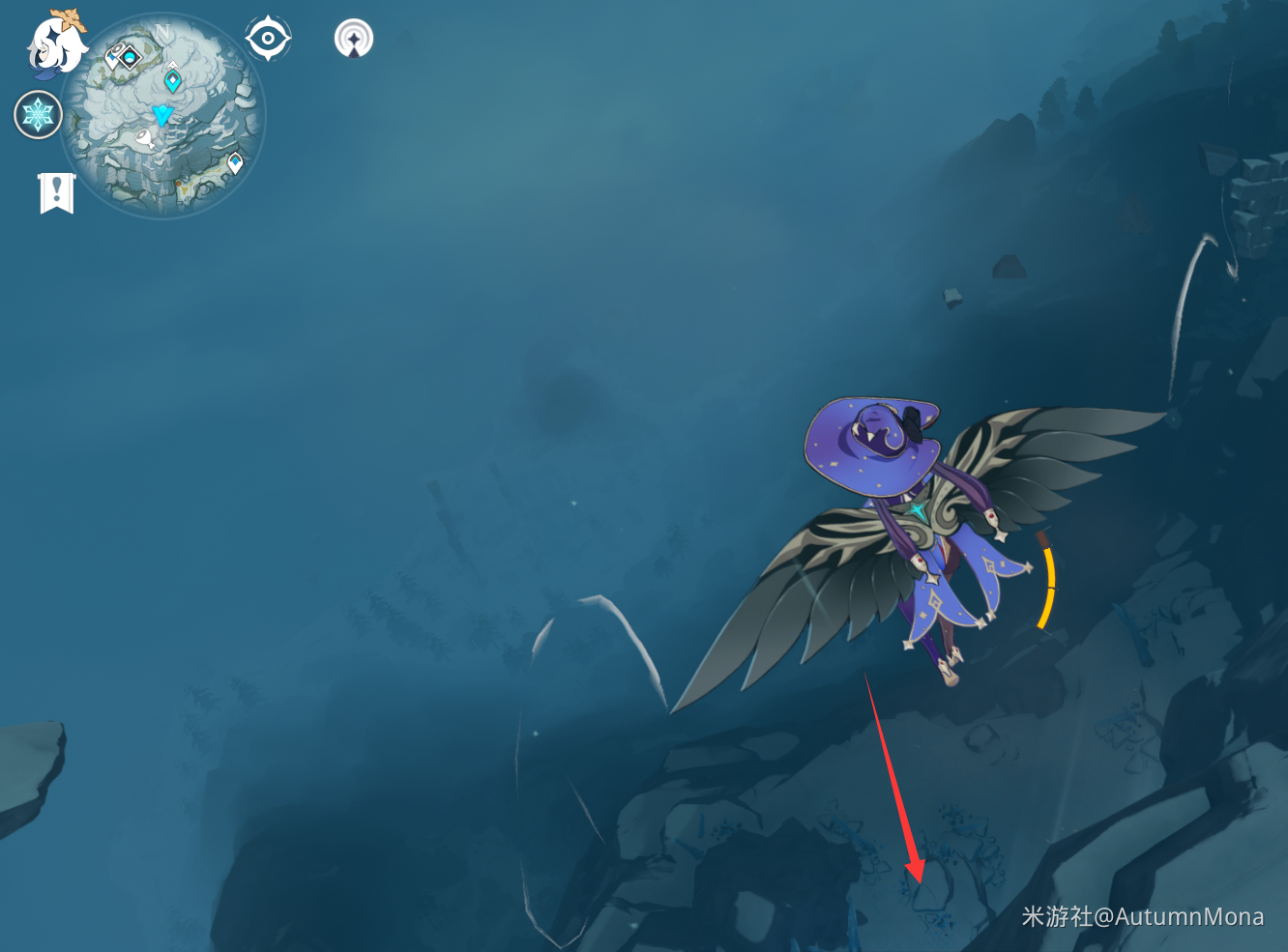Activate the Elemental Sight eye icon
1288x952 pixels.
pyautogui.click(x=268, y=39)
